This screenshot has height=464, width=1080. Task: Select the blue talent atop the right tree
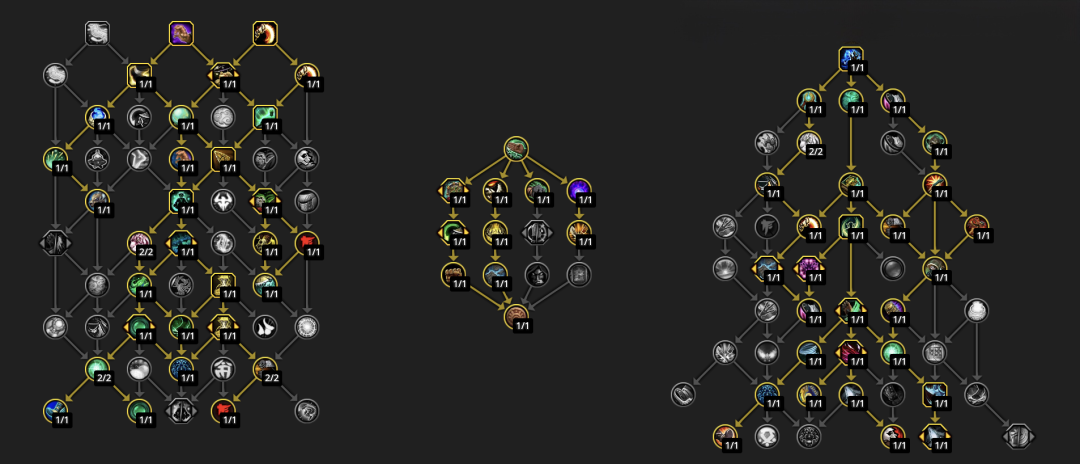(851, 58)
